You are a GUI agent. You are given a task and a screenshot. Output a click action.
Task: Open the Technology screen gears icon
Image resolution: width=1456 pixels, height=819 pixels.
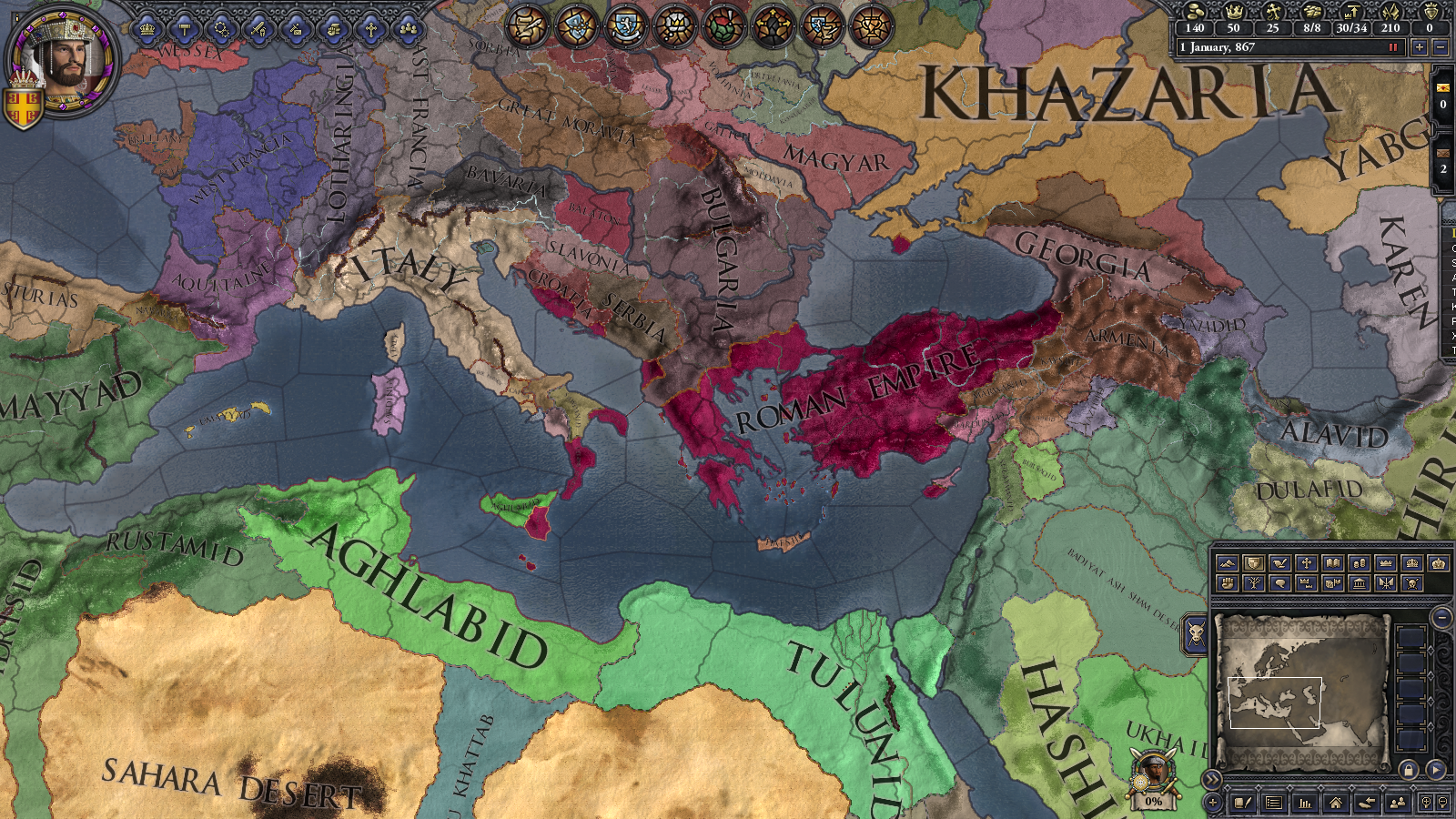coord(221,28)
